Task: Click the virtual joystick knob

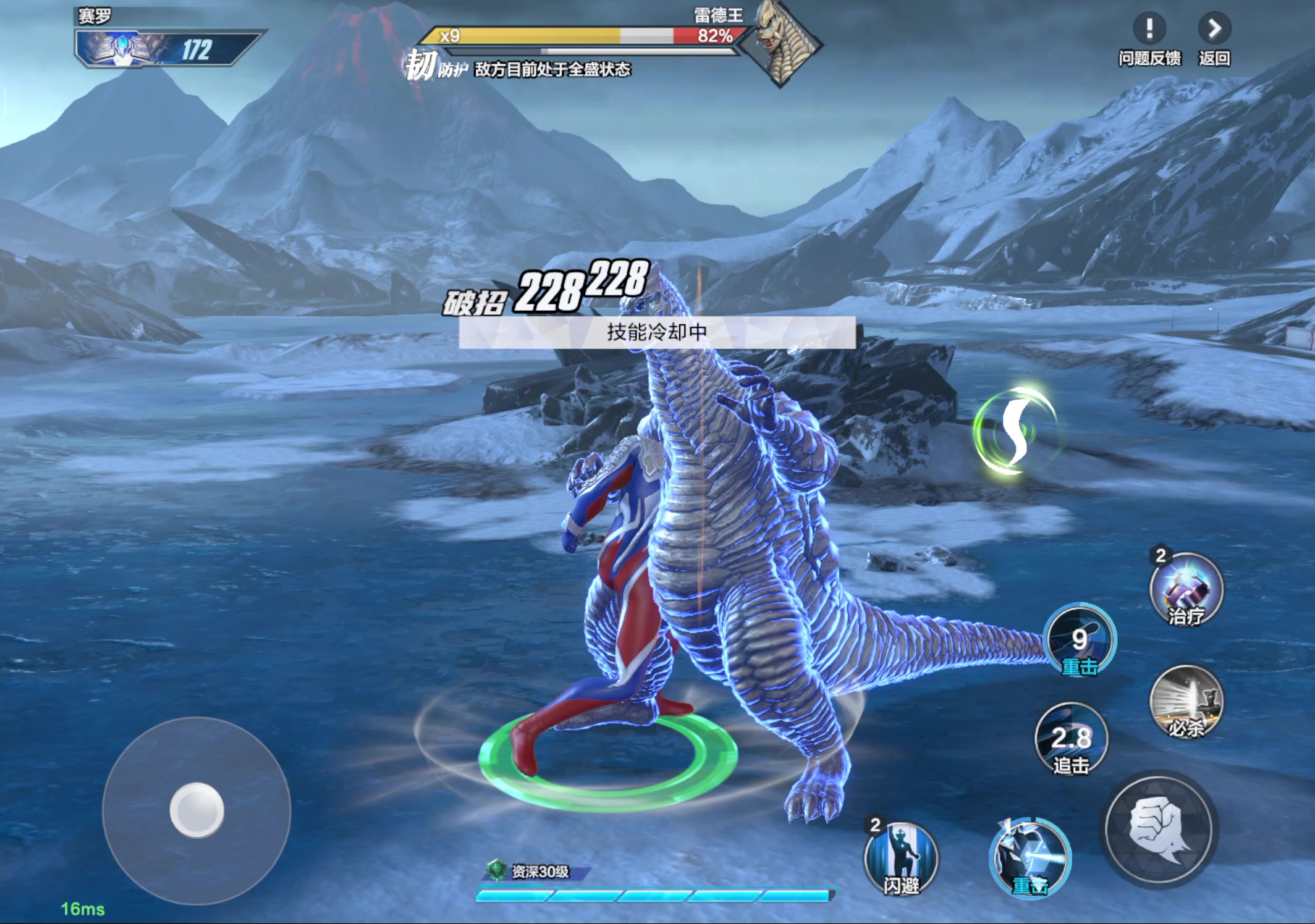Action: [197, 810]
